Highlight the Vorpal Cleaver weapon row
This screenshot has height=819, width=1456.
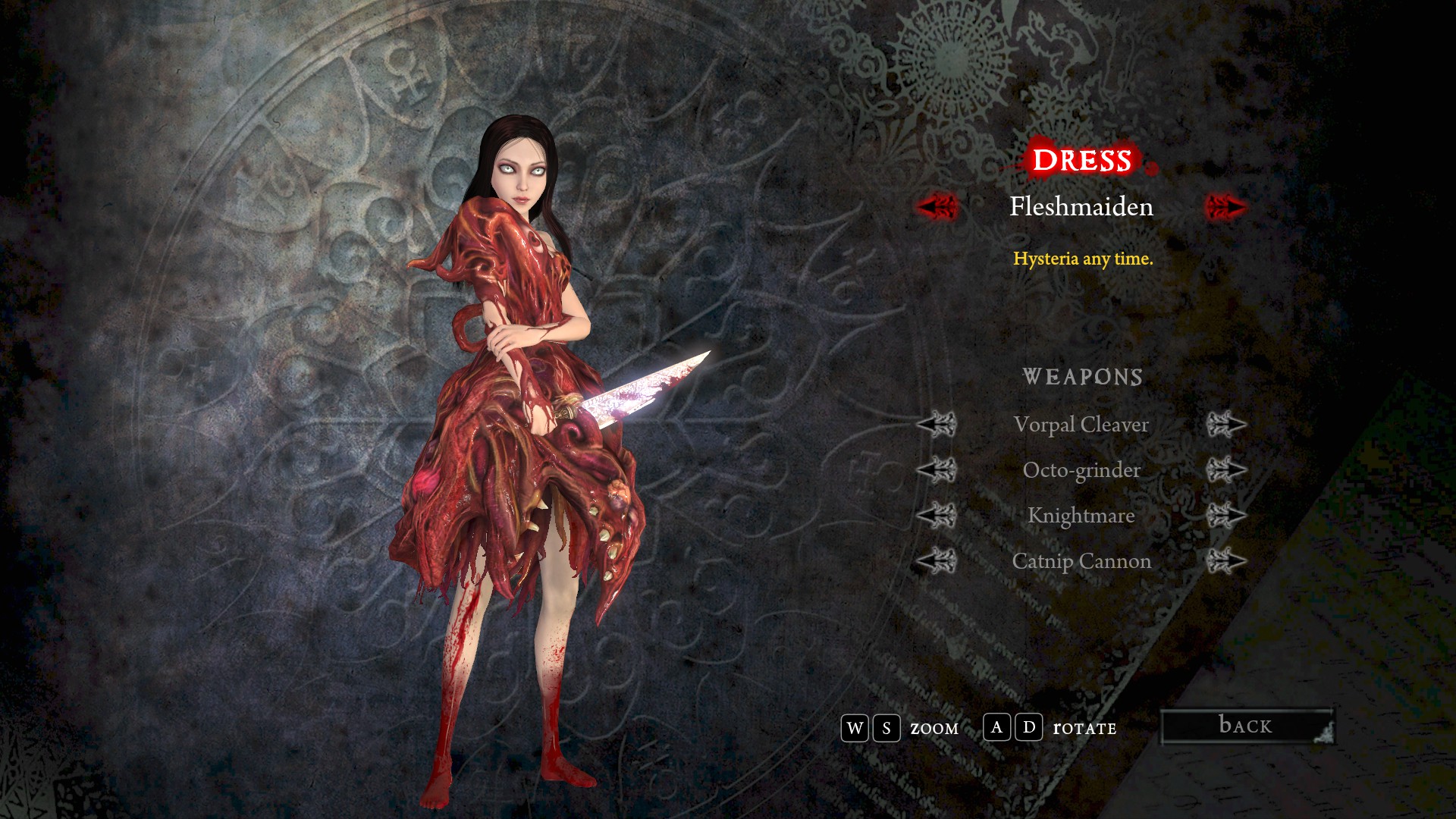1081,425
